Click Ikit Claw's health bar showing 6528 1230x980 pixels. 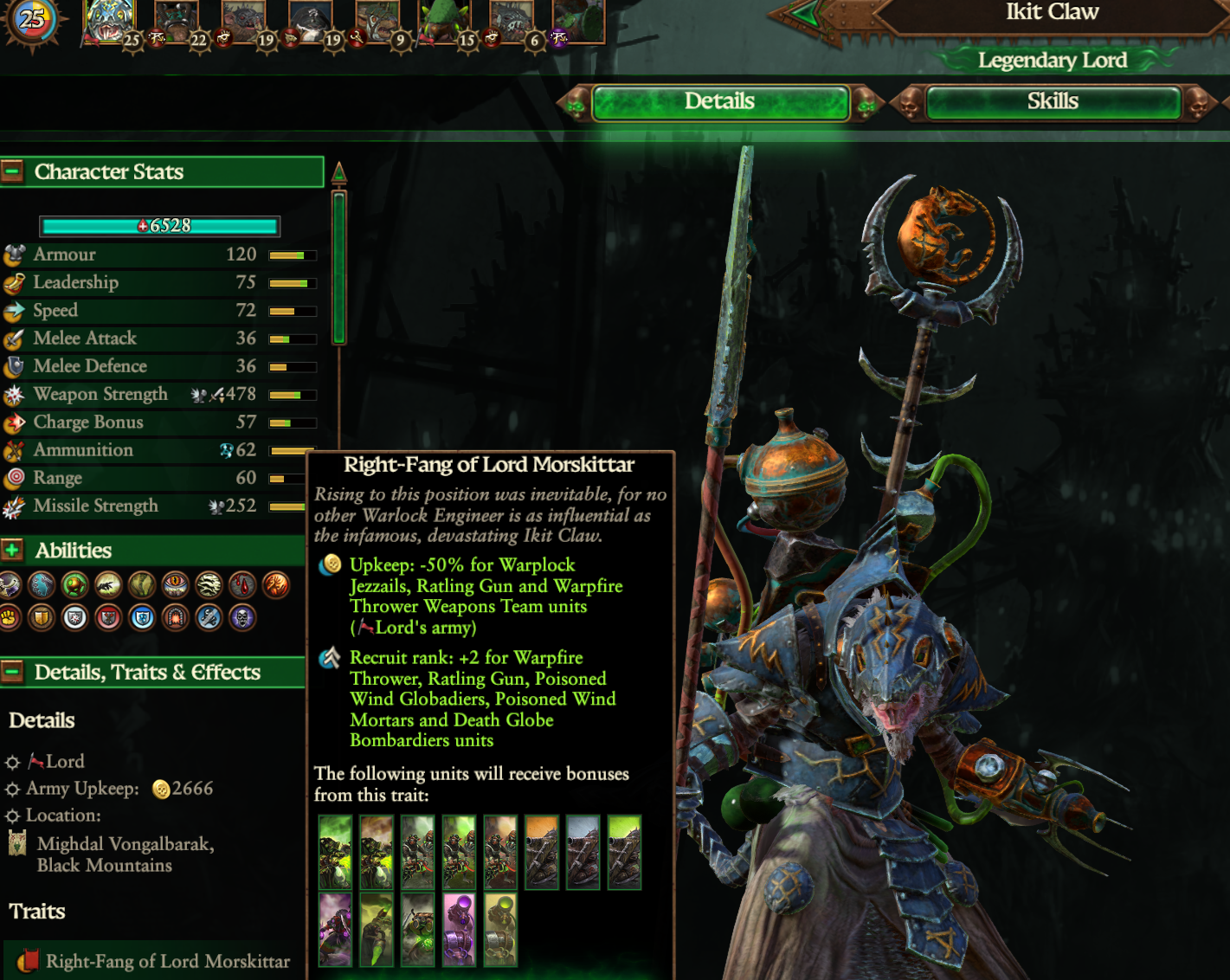pyautogui.click(x=159, y=226)
